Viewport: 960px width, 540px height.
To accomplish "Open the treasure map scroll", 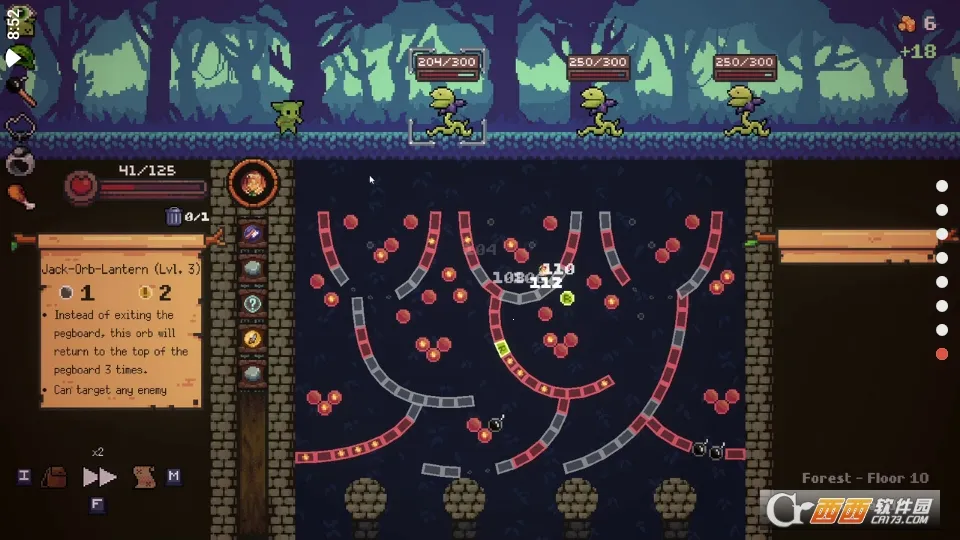I will coord(144,477).
